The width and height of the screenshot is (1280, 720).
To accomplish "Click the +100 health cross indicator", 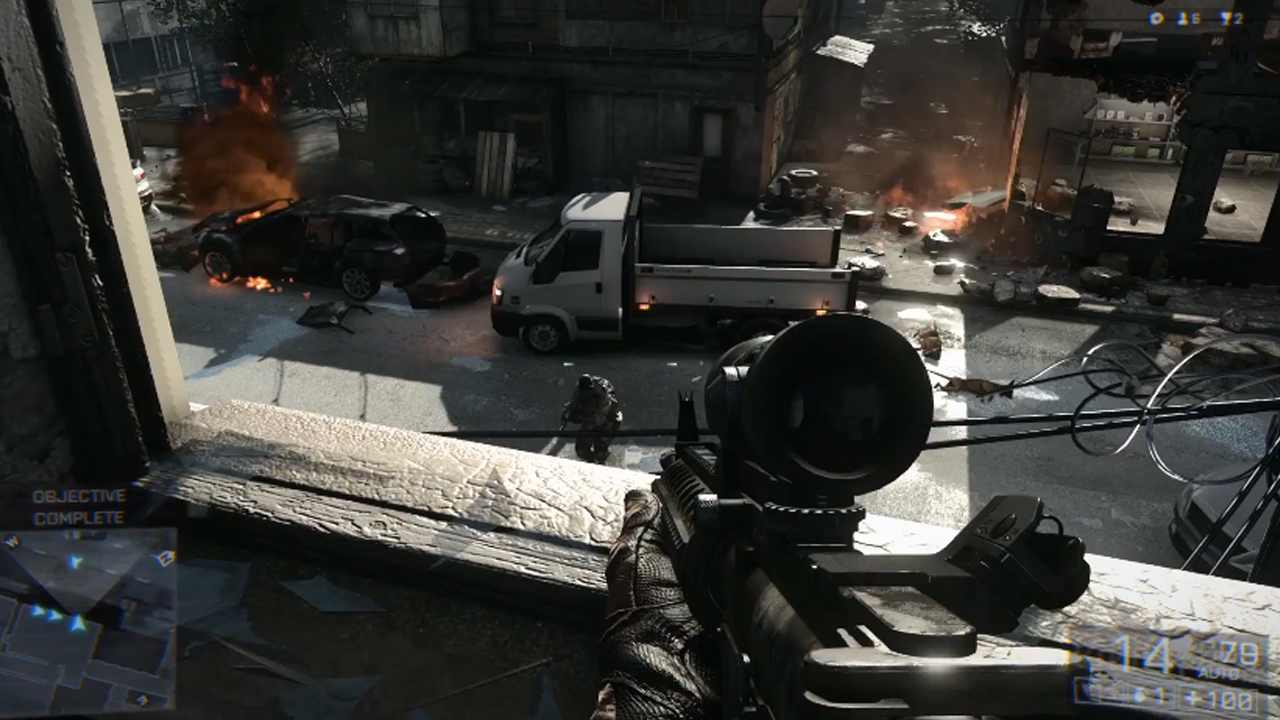I will 1218,696.
